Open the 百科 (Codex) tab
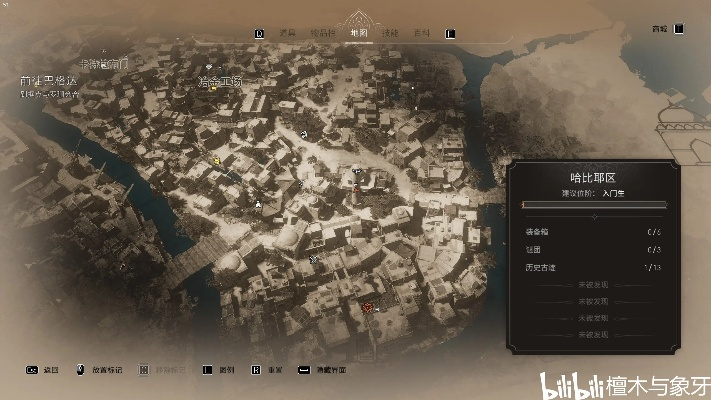Image resolution: width=711 pixels, height=400 pixels. (x=421, y=33)
